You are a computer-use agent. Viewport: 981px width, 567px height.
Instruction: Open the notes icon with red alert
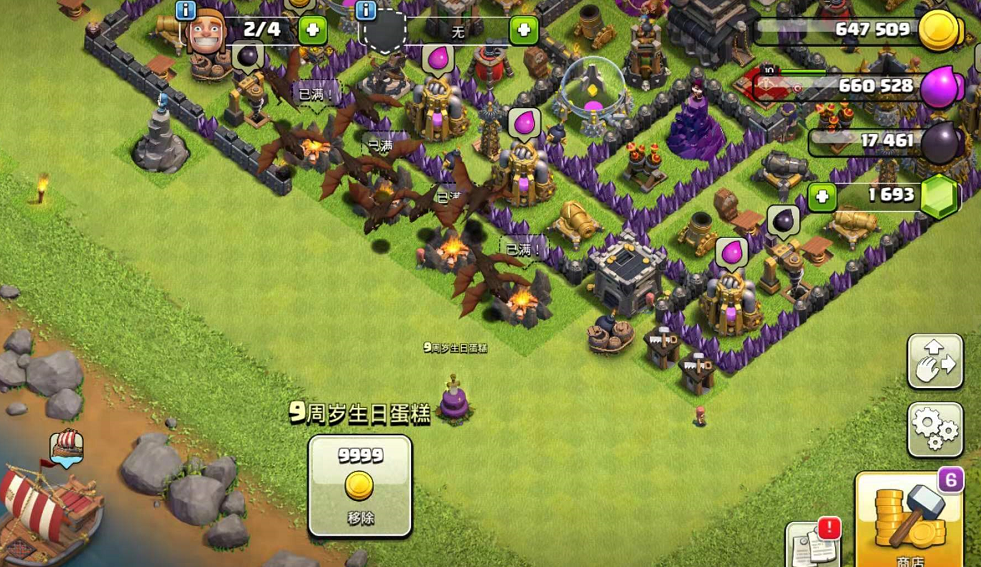coord(813,545)
